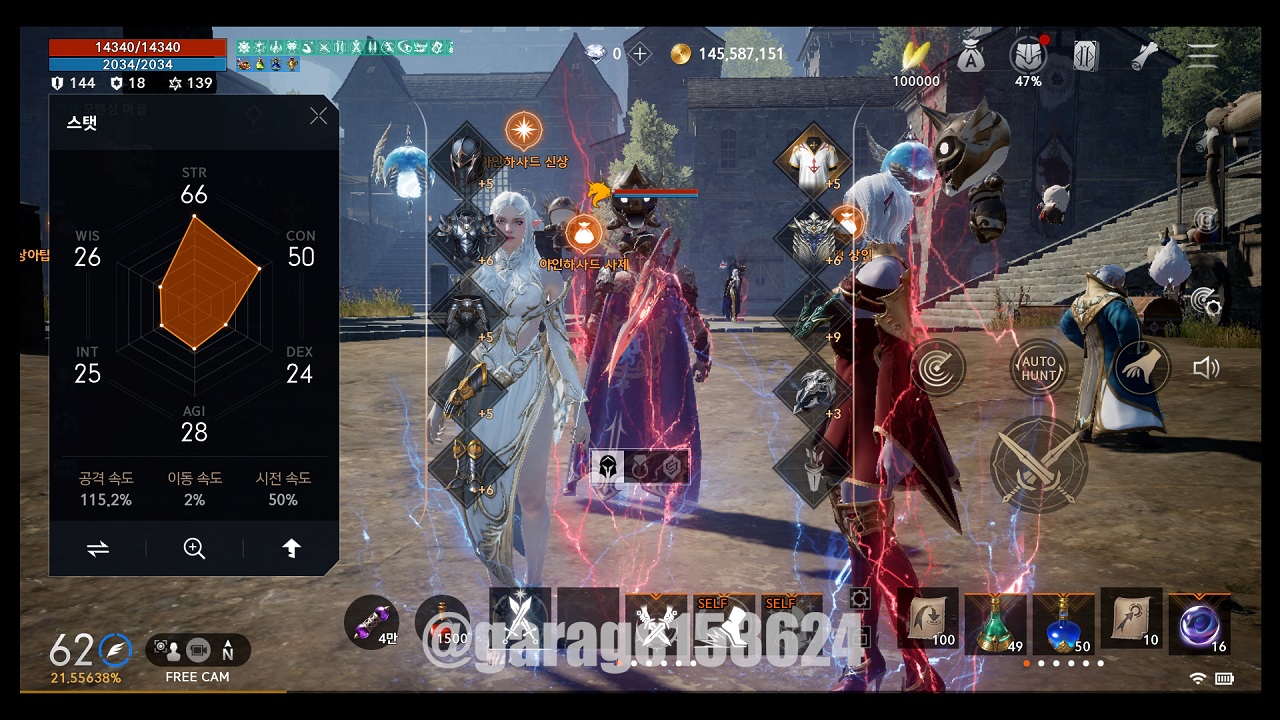Click the magnifier icon in the stats panel
Screen dimensions: 1280x720
[194, 548]
